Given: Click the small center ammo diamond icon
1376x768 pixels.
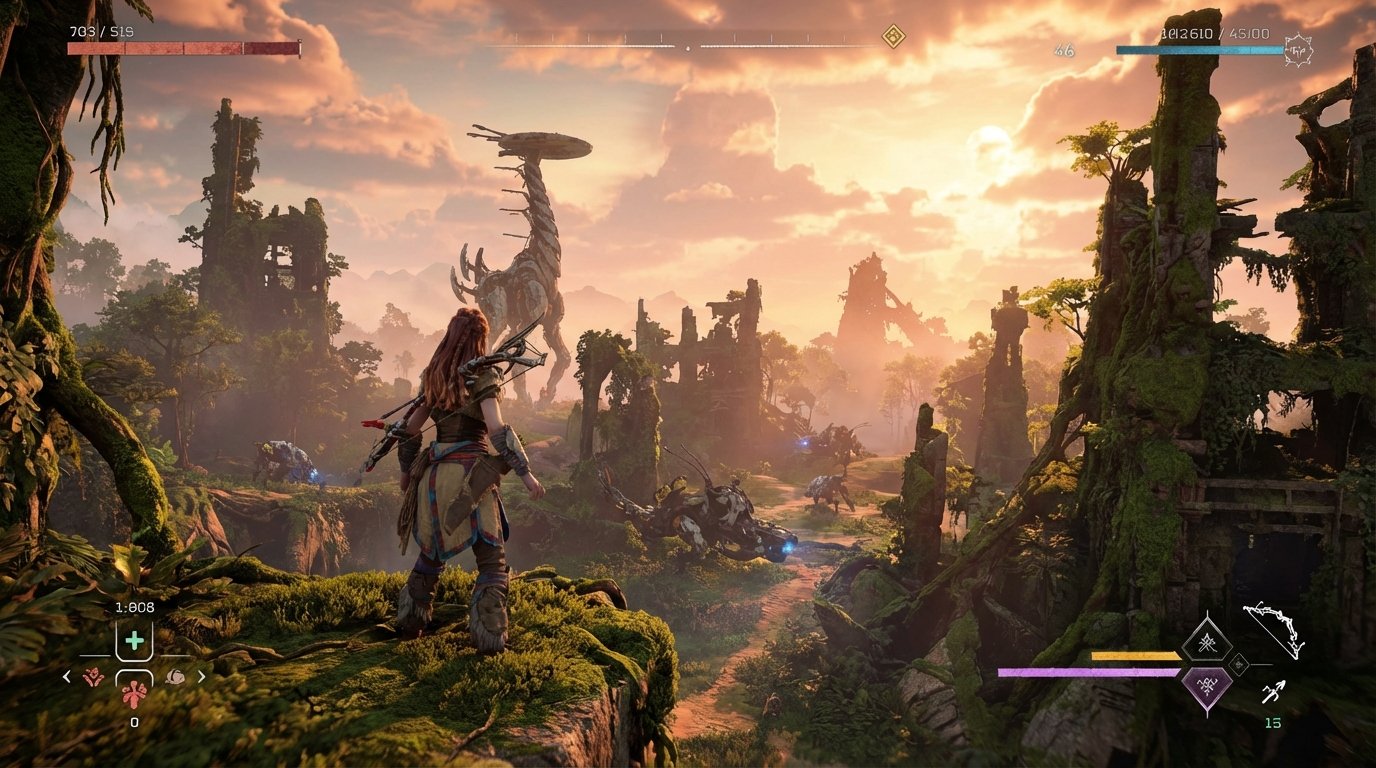Looking at the screenshot, I should [1238, 666].
